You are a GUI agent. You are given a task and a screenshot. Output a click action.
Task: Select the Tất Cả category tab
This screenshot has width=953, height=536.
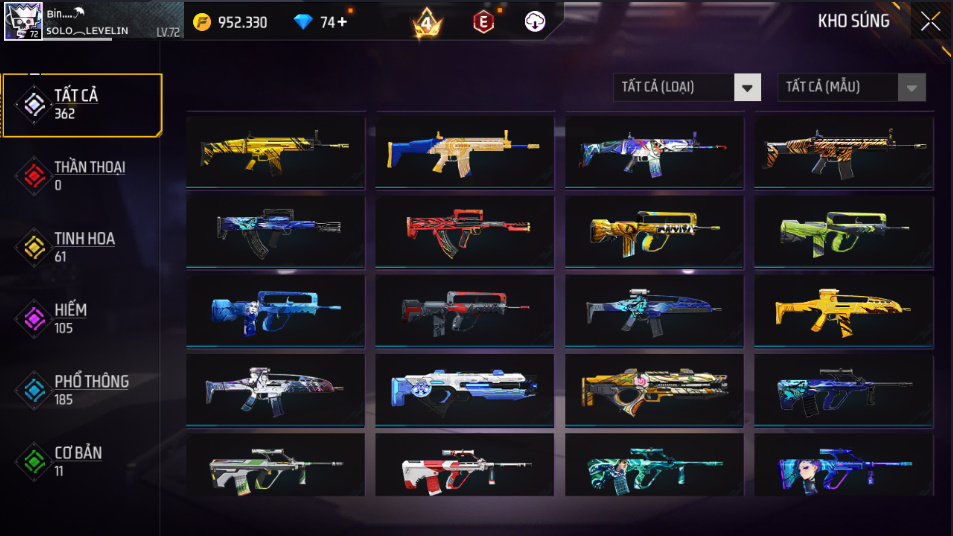(82, 104)
